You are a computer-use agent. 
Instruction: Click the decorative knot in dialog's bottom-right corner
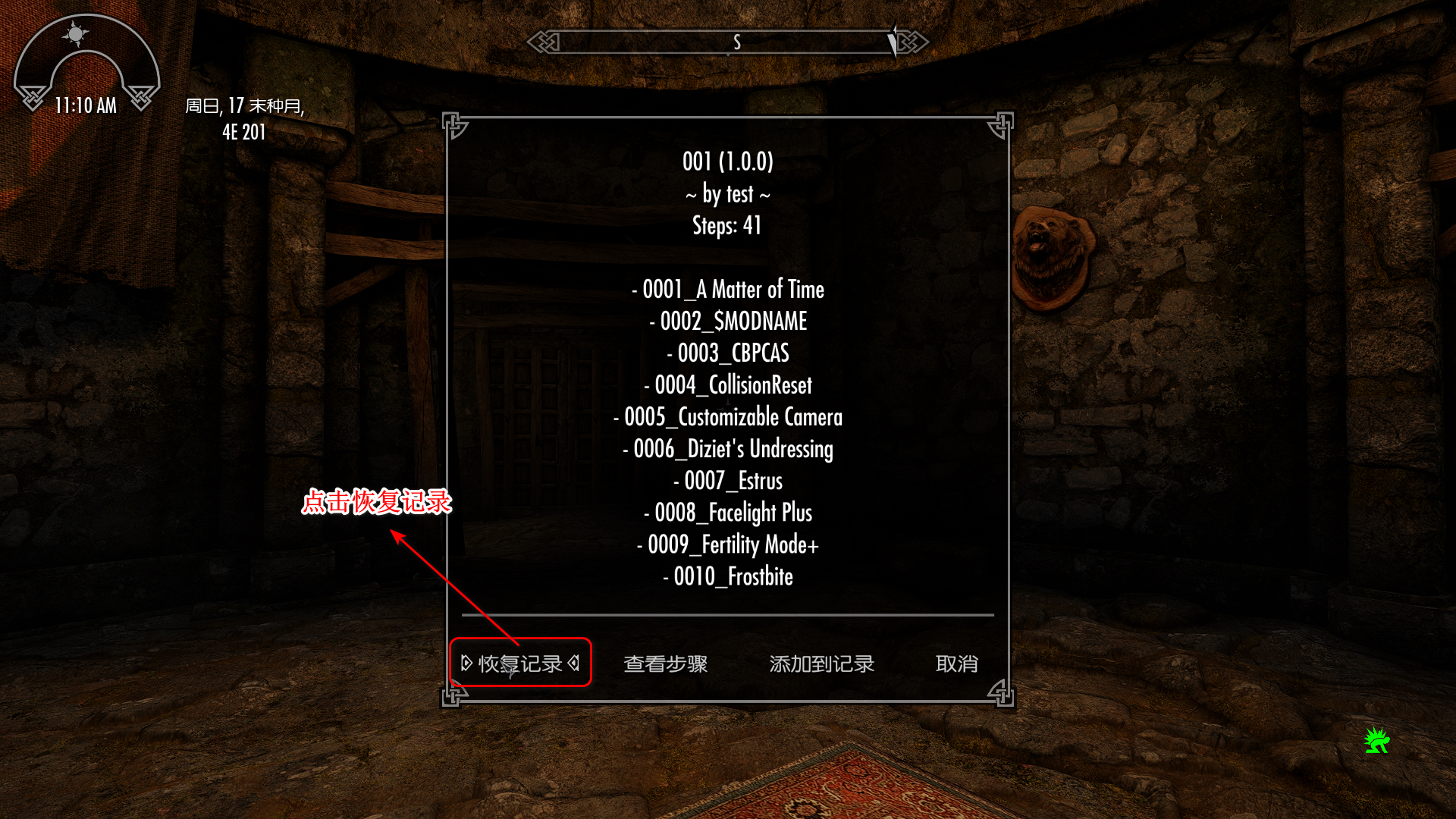pos(1003,693)
